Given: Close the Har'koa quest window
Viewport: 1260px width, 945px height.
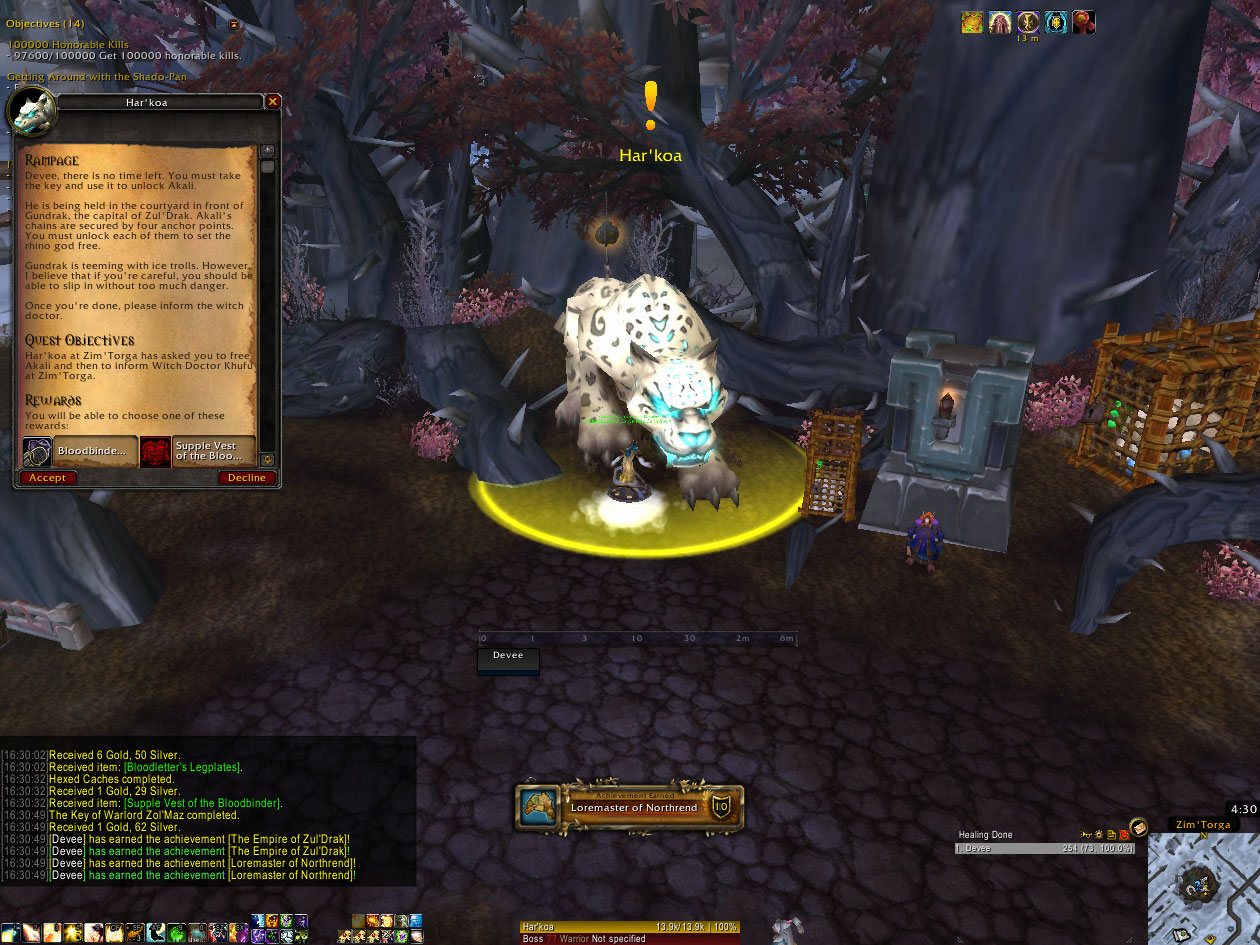Looking at the screenshot, I should (x=273, y=102).
